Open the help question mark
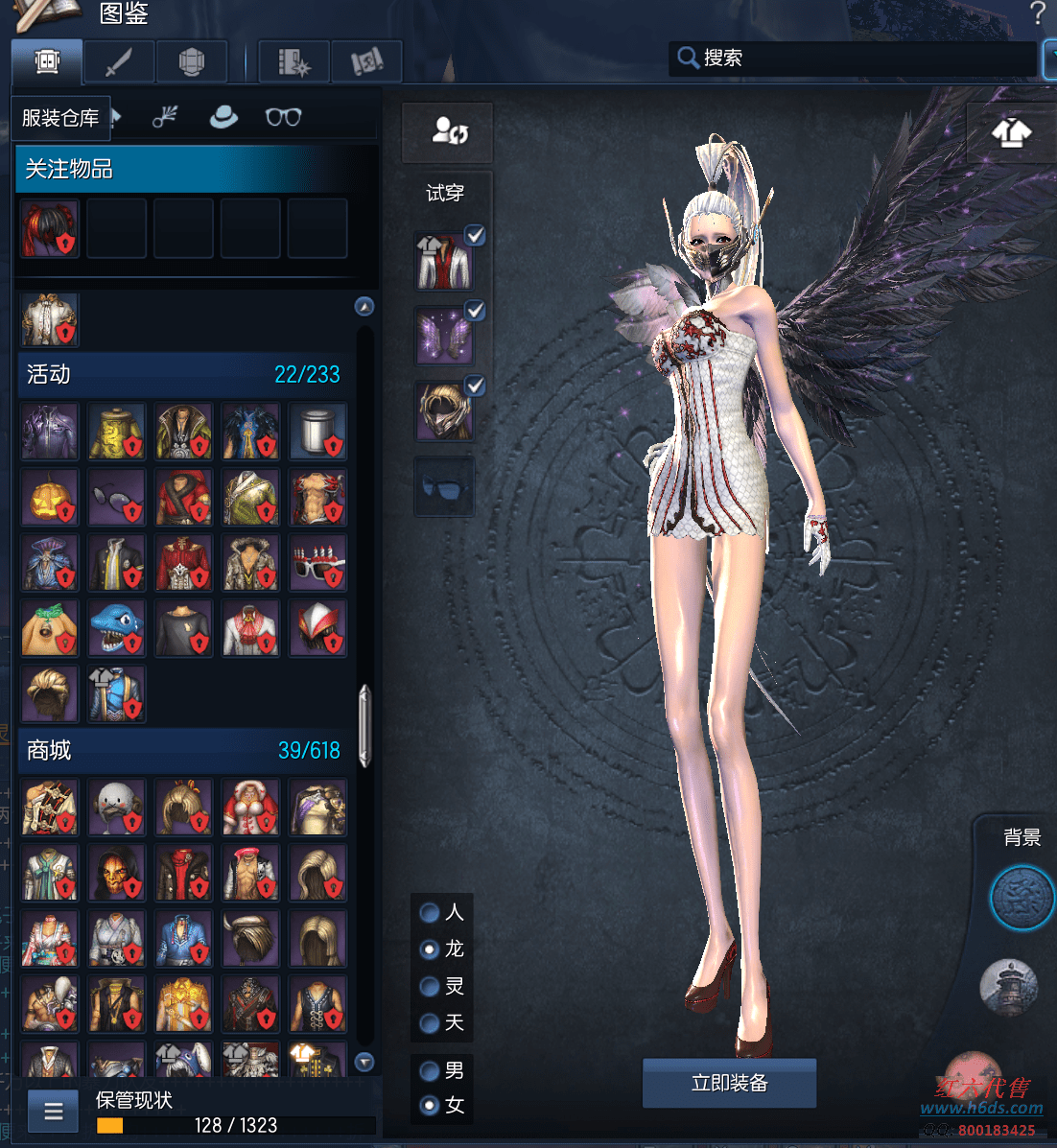This screenshot has width=1057, height=1148. (x=1037, y=13)
